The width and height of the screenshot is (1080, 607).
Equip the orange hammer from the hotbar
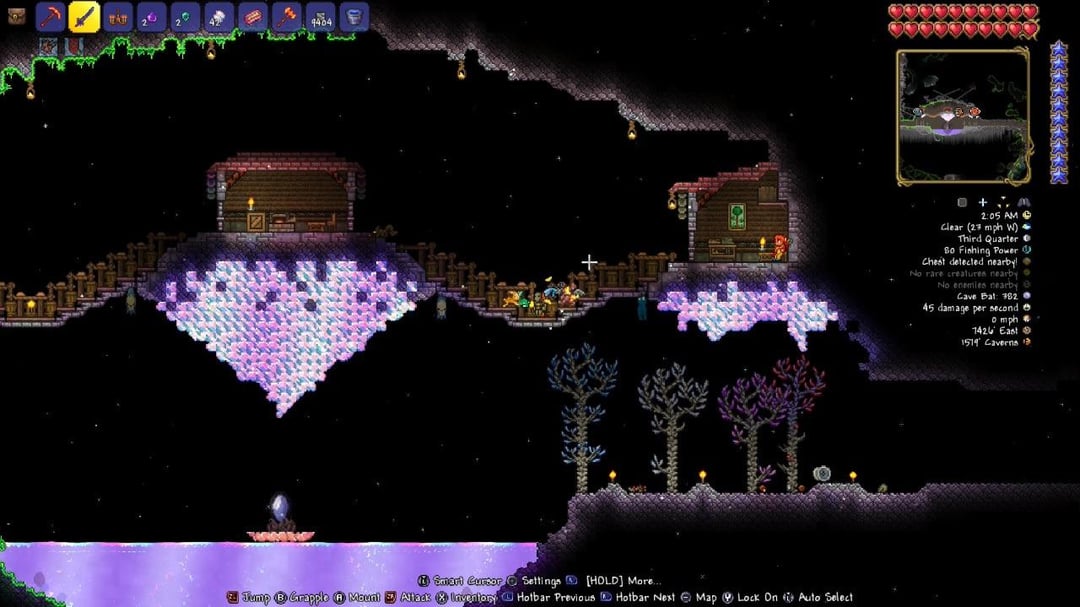click(x=287, y=17)
